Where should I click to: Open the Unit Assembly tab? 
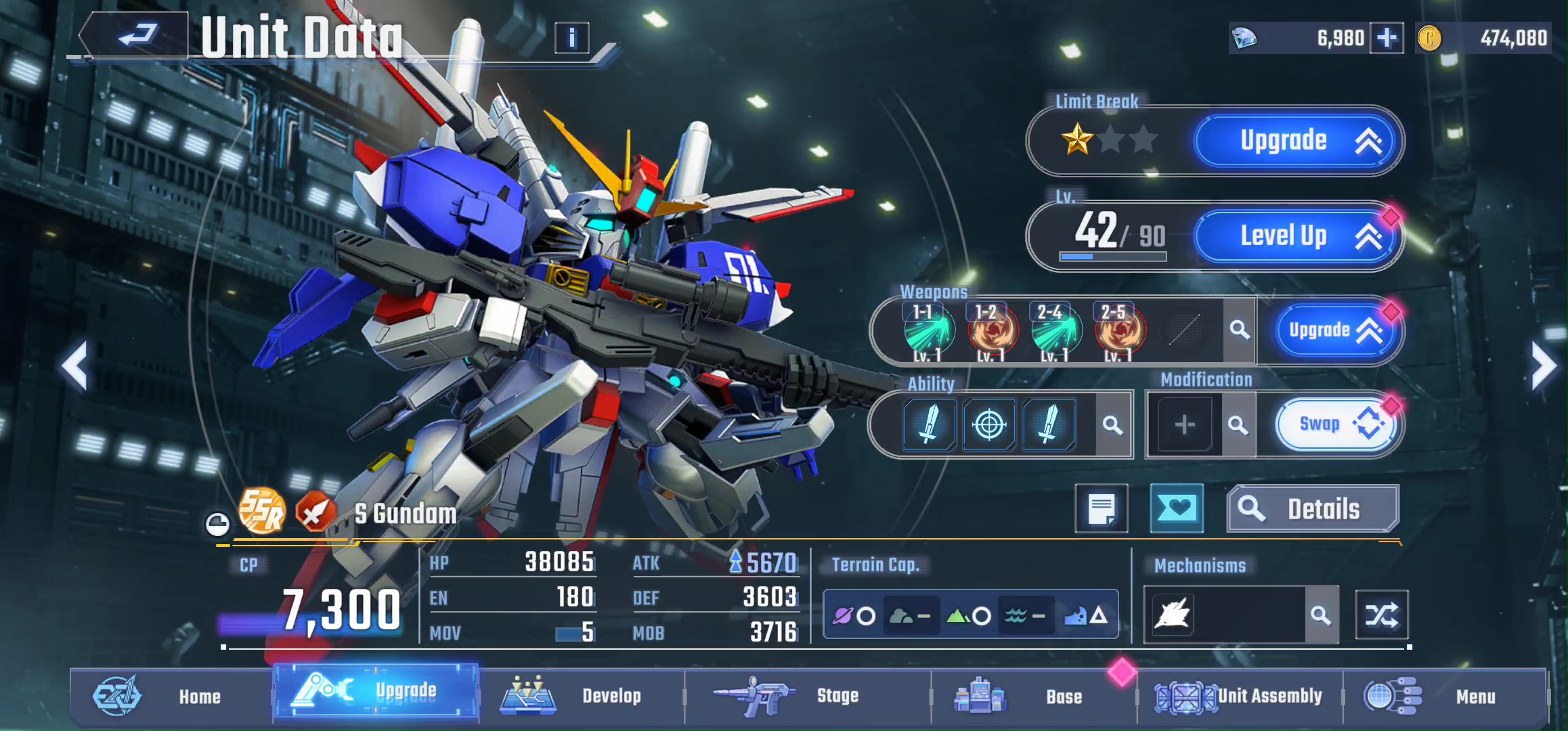(1239, 696)
